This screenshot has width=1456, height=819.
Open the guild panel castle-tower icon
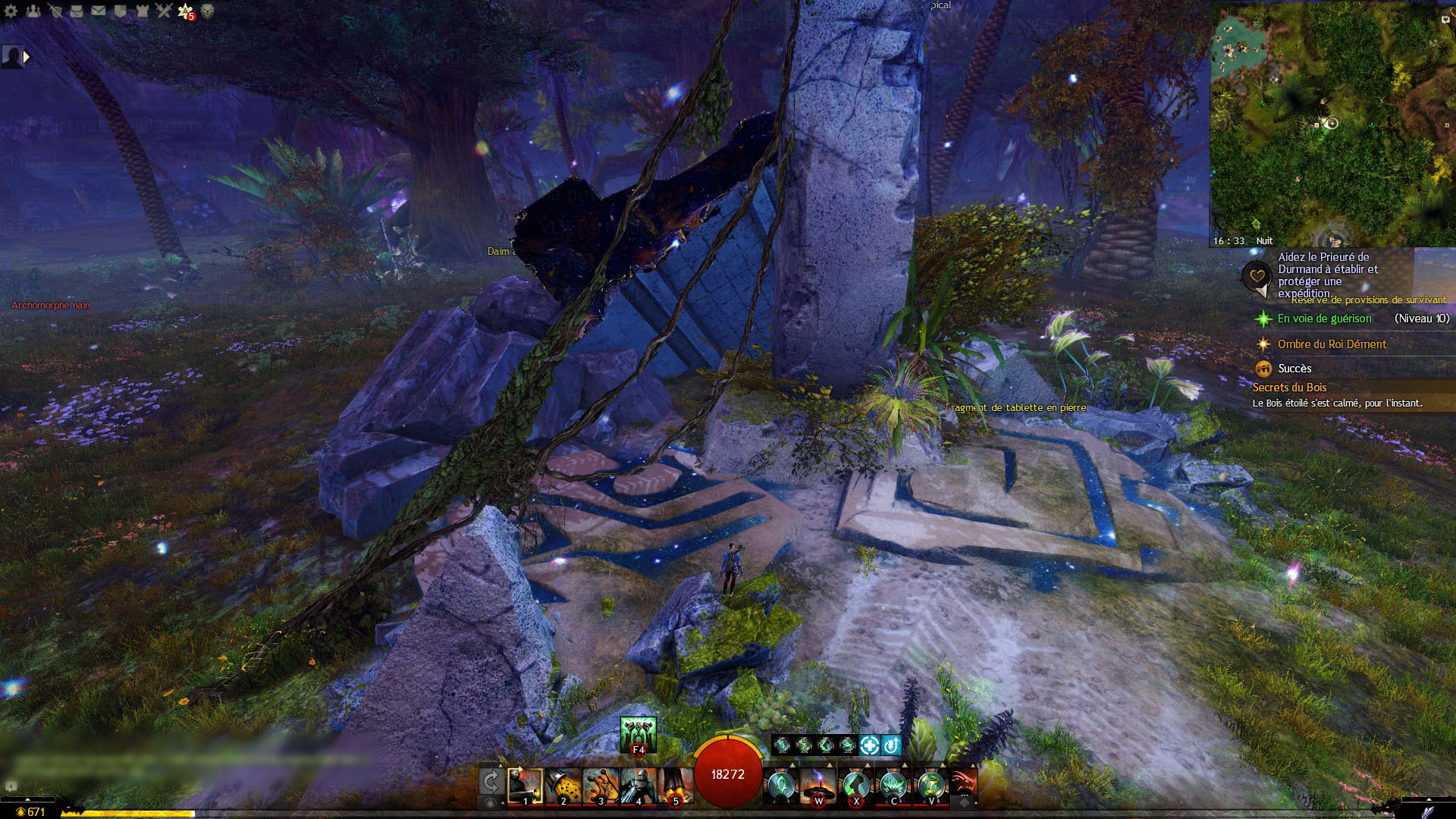click(143, 11)
